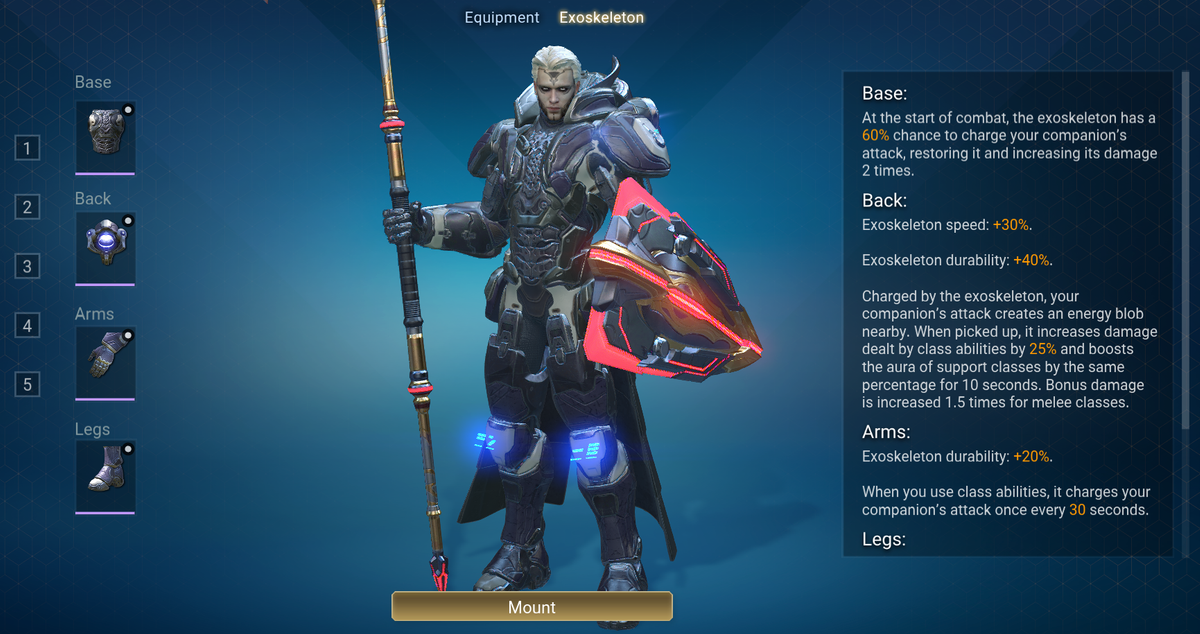
Task: Switch to the Equipment tab
Action: (501, 18)
